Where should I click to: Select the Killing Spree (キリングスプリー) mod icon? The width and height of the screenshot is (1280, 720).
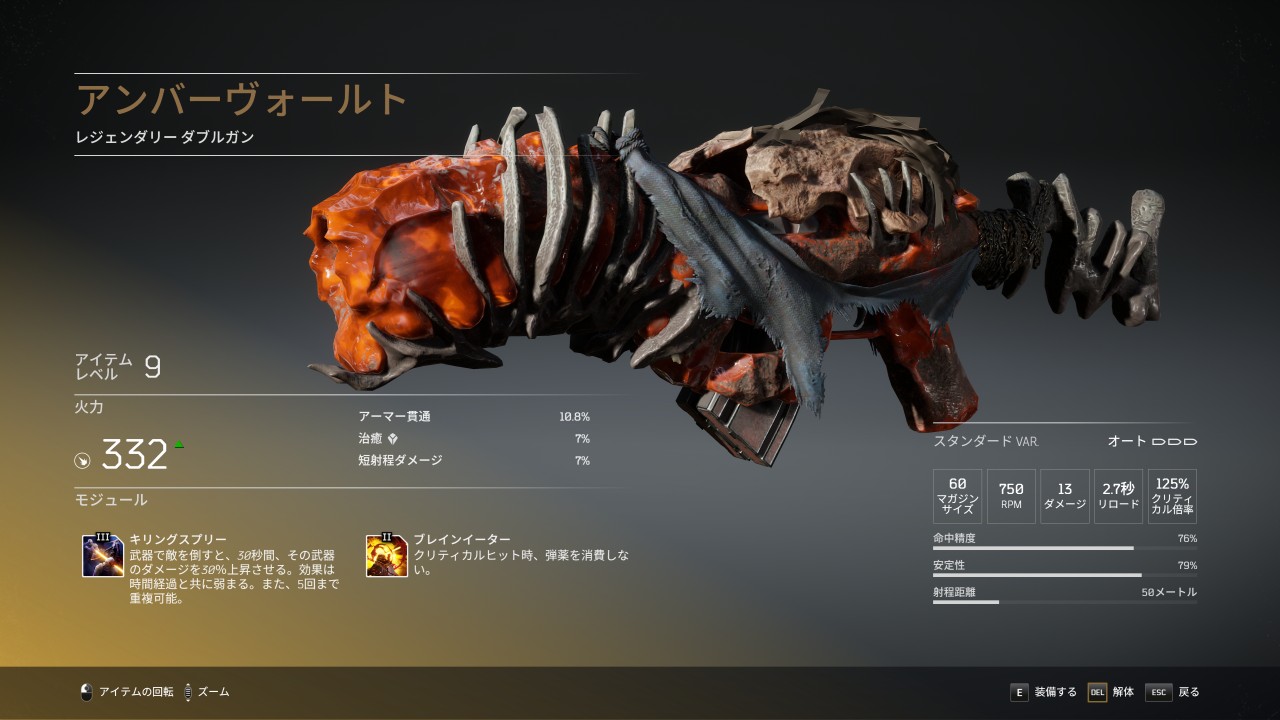point(103,556)
